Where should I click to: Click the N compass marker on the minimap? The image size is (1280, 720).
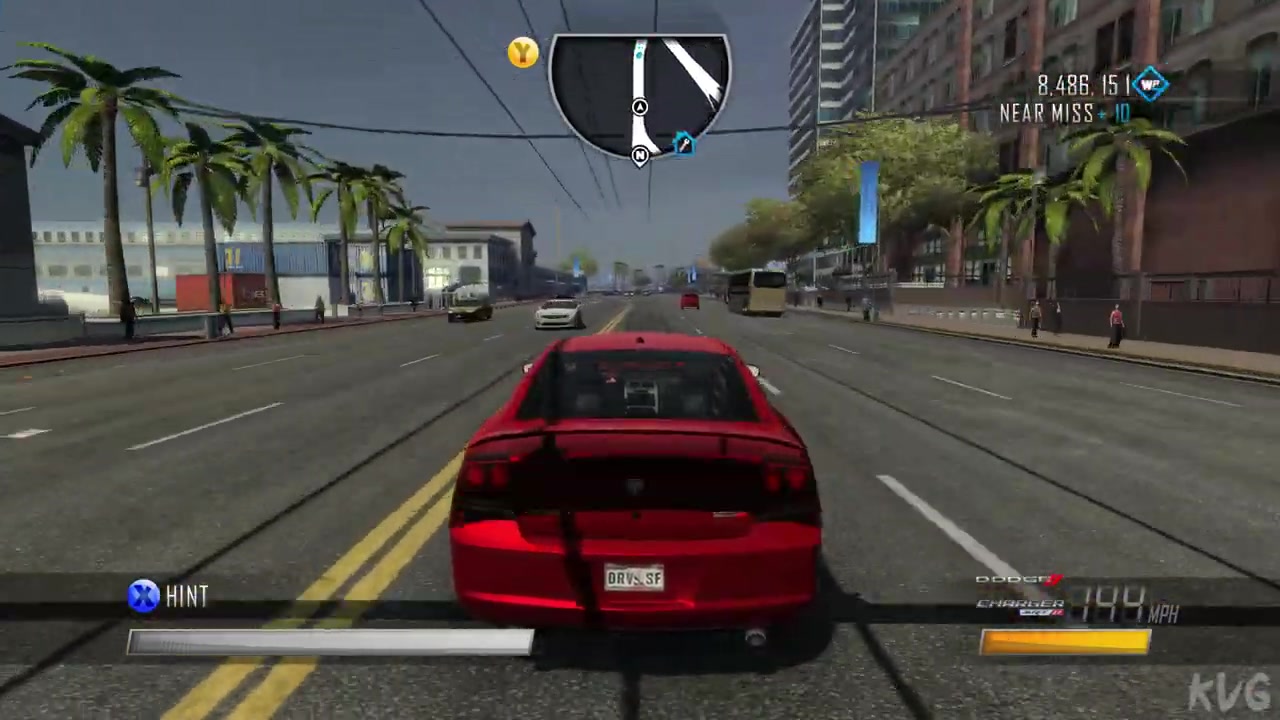639,156
